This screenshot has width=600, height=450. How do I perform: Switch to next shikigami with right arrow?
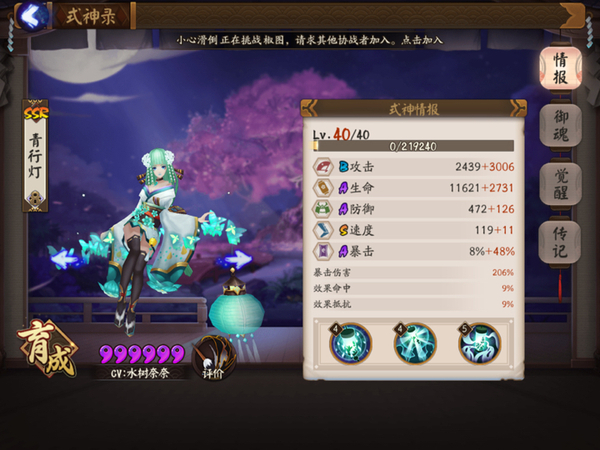(x=236, y=260)
